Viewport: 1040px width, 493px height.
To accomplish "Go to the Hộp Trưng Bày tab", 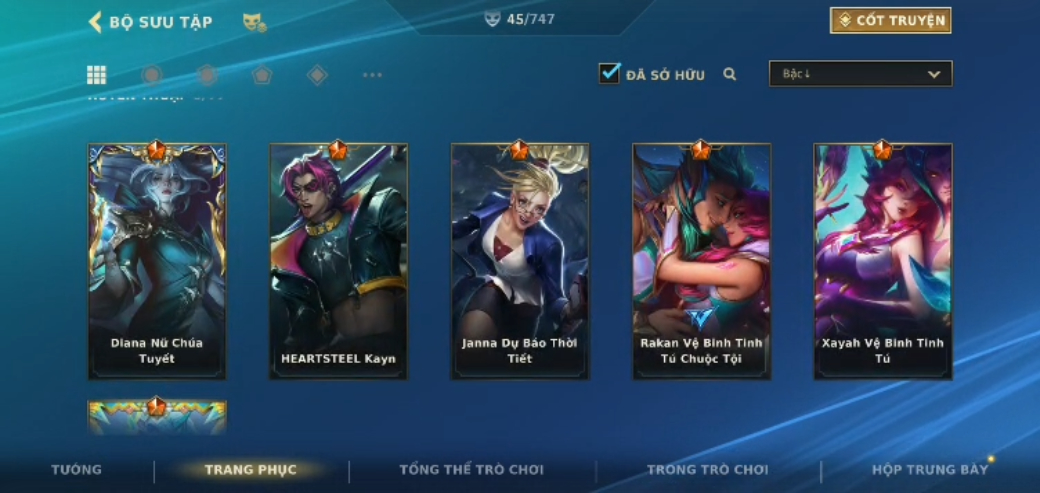I will pos(929,469).
